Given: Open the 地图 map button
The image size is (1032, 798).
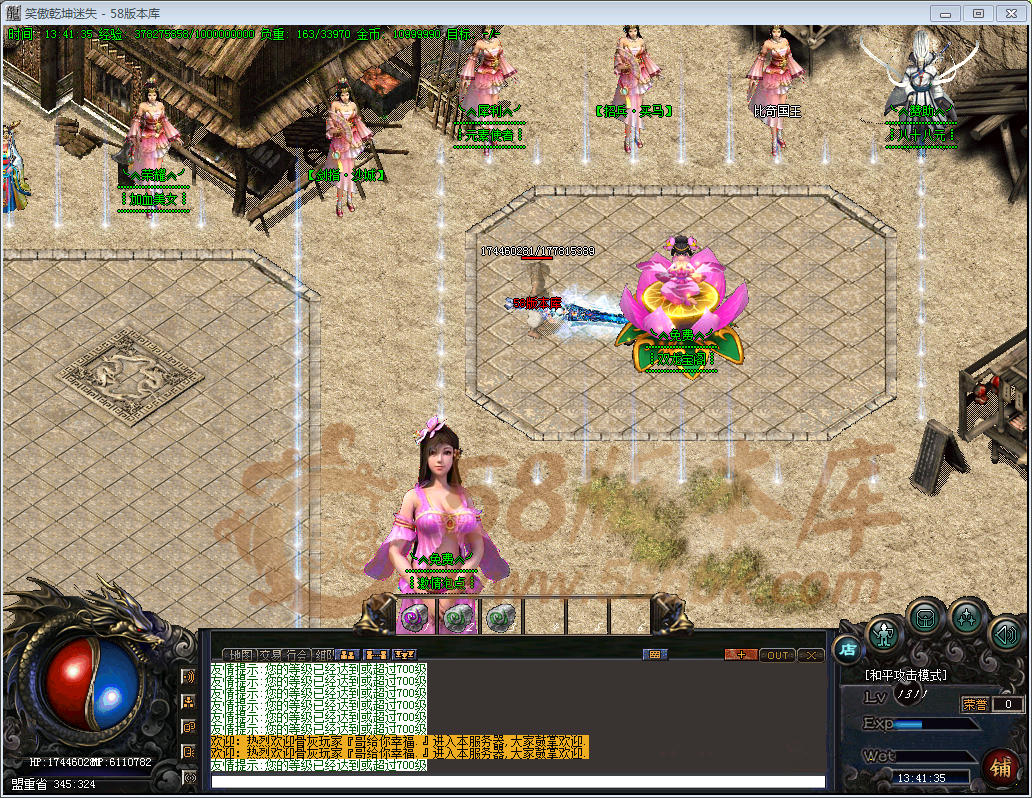Looking at the screenshot, I should [x=243, y=655].
